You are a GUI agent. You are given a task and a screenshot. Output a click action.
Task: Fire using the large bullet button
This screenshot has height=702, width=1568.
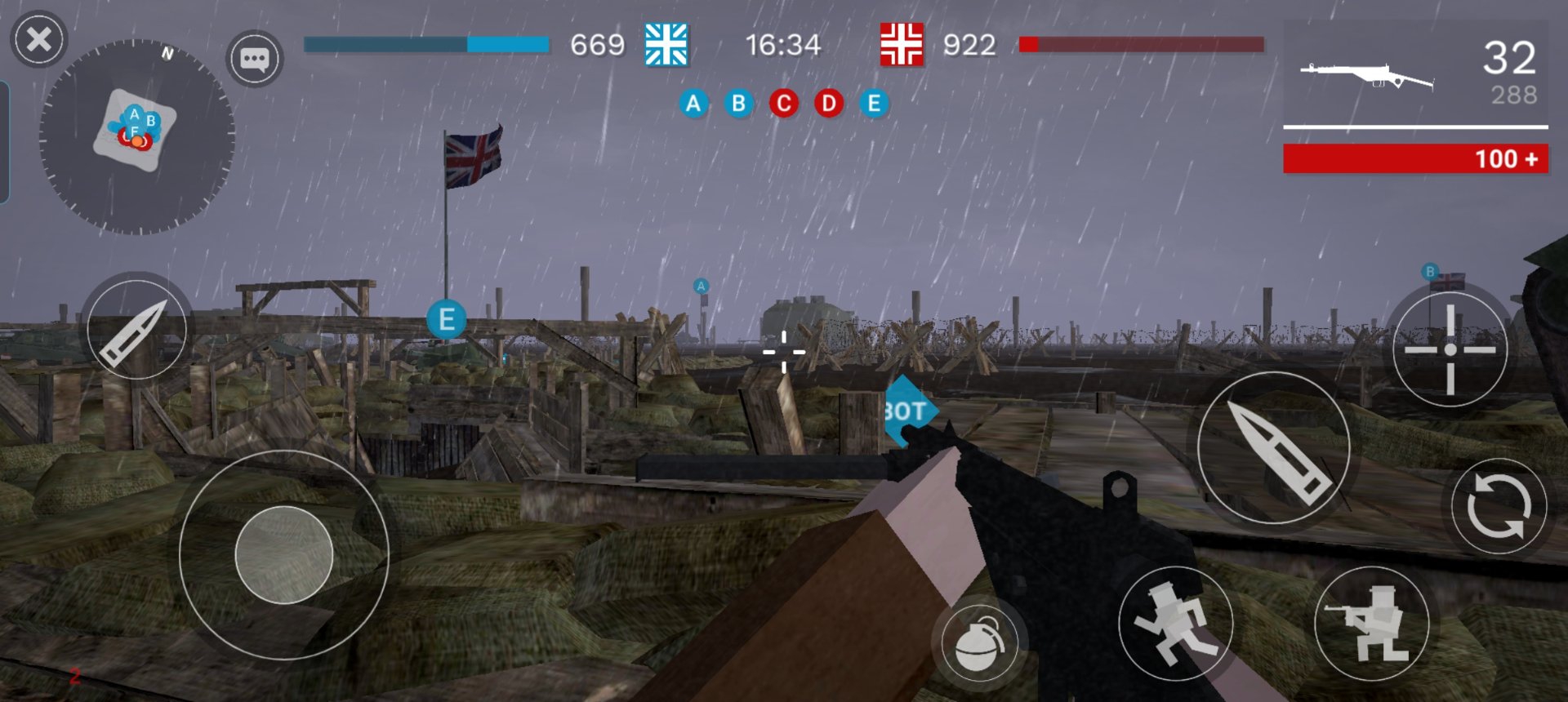(1272, 447)
